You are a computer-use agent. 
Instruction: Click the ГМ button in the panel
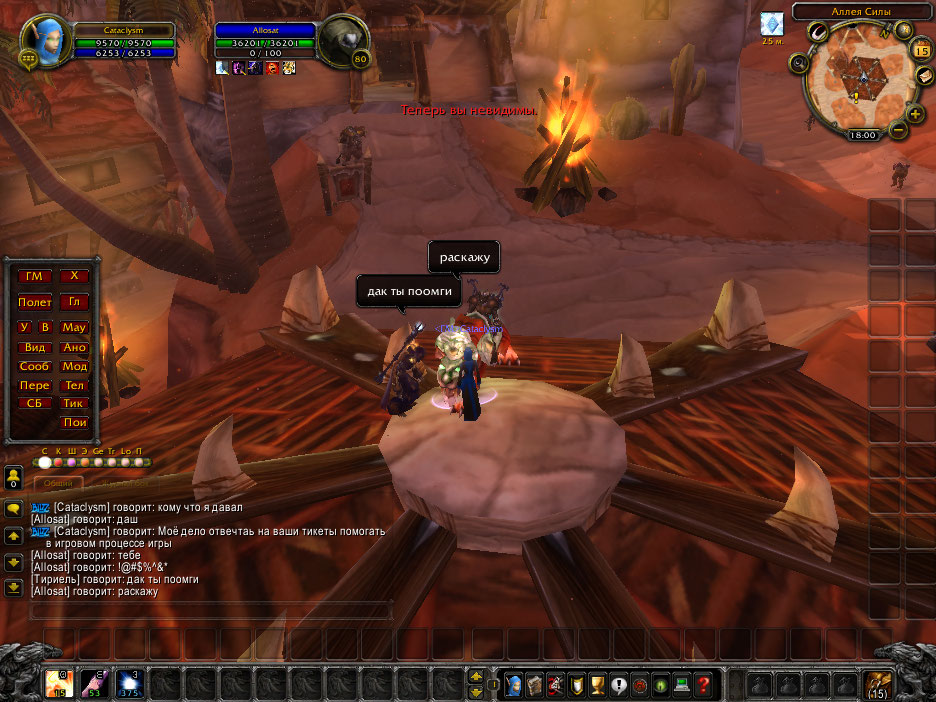[34, 276]
